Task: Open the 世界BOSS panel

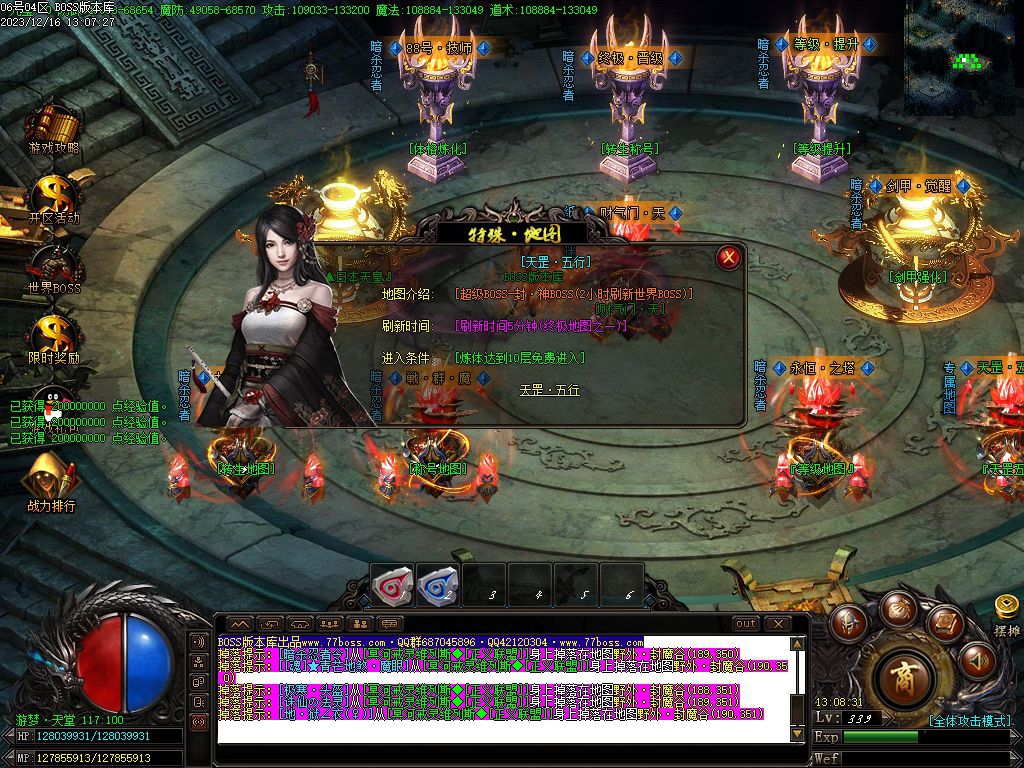Action: 53,267
